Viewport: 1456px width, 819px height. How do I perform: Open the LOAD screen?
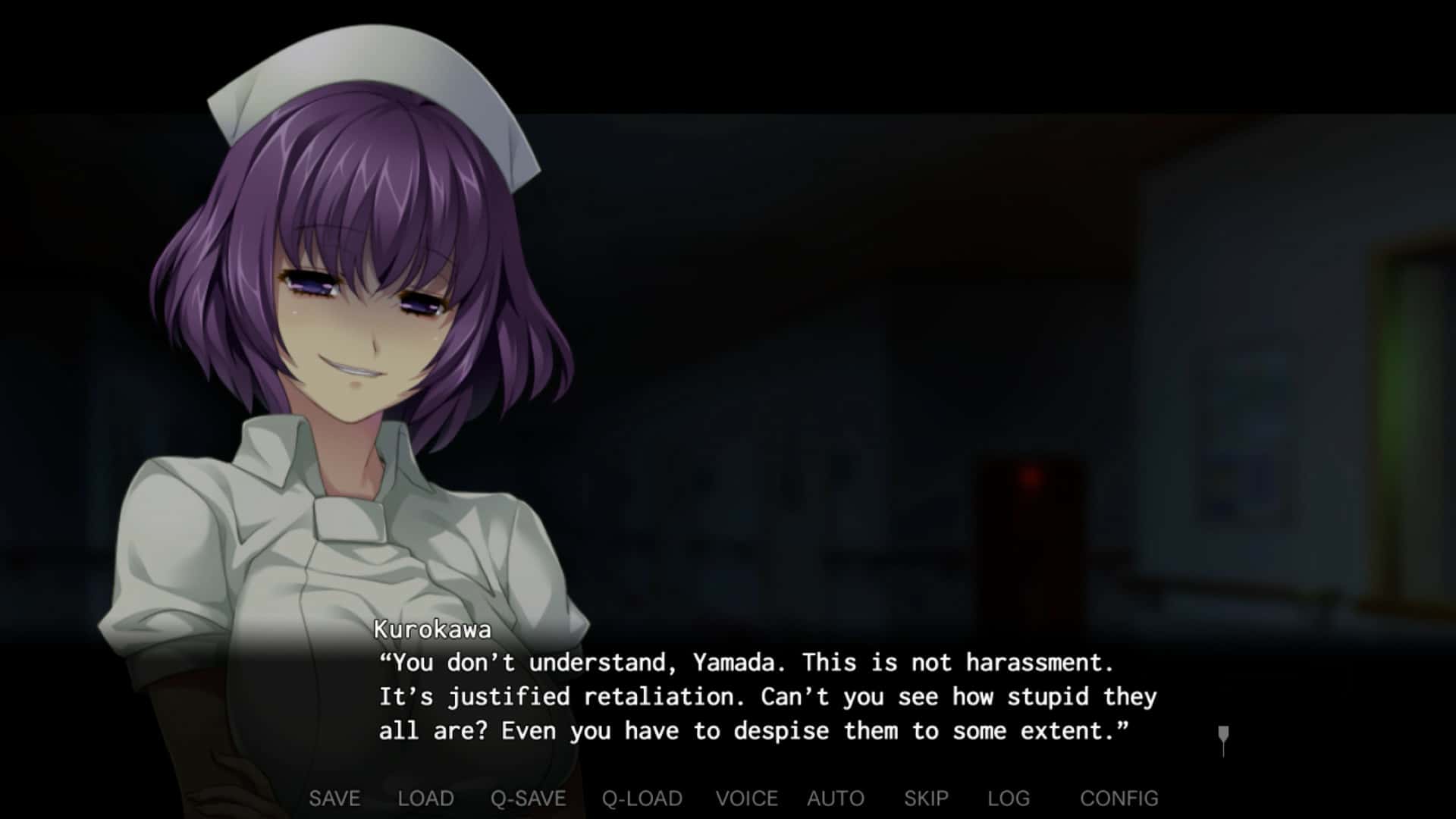426,798
